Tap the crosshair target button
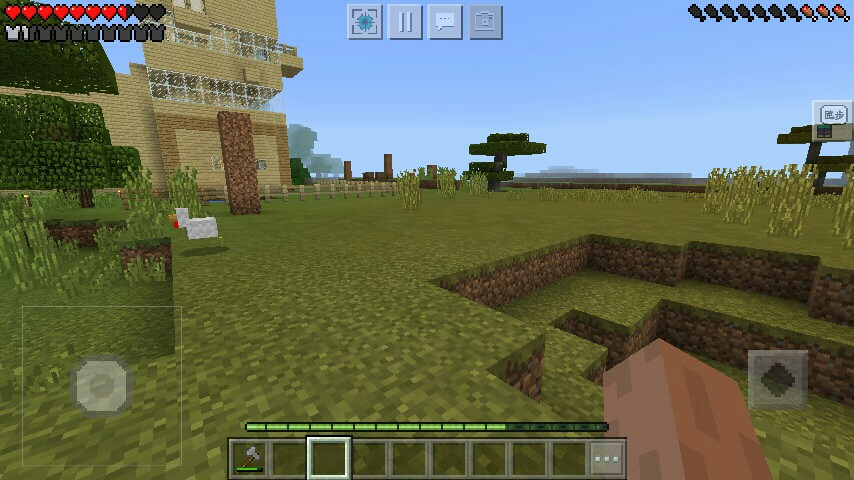This screenshot has height=480, width=854. pos(365,22)
